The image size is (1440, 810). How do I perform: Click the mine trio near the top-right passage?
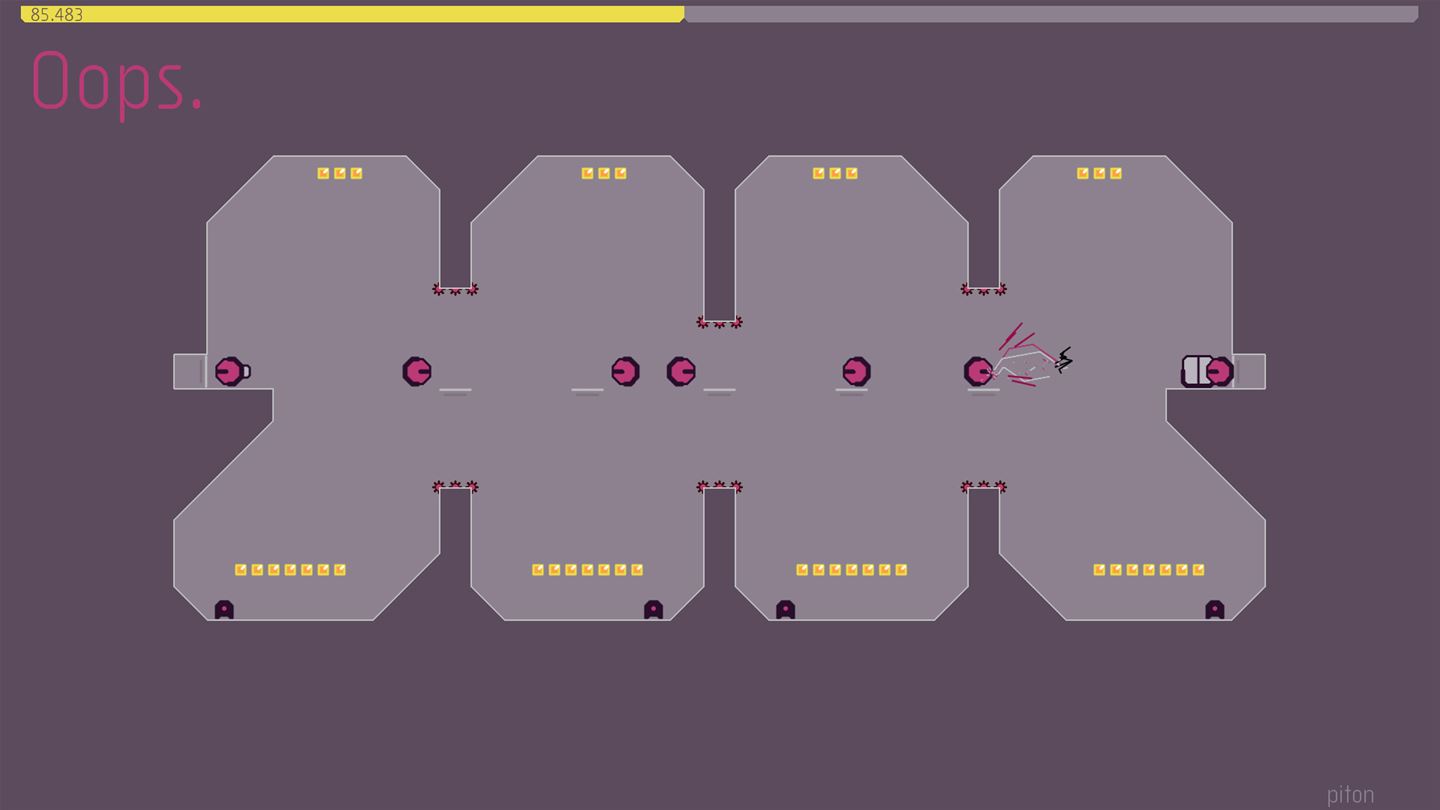coord(984,289)
